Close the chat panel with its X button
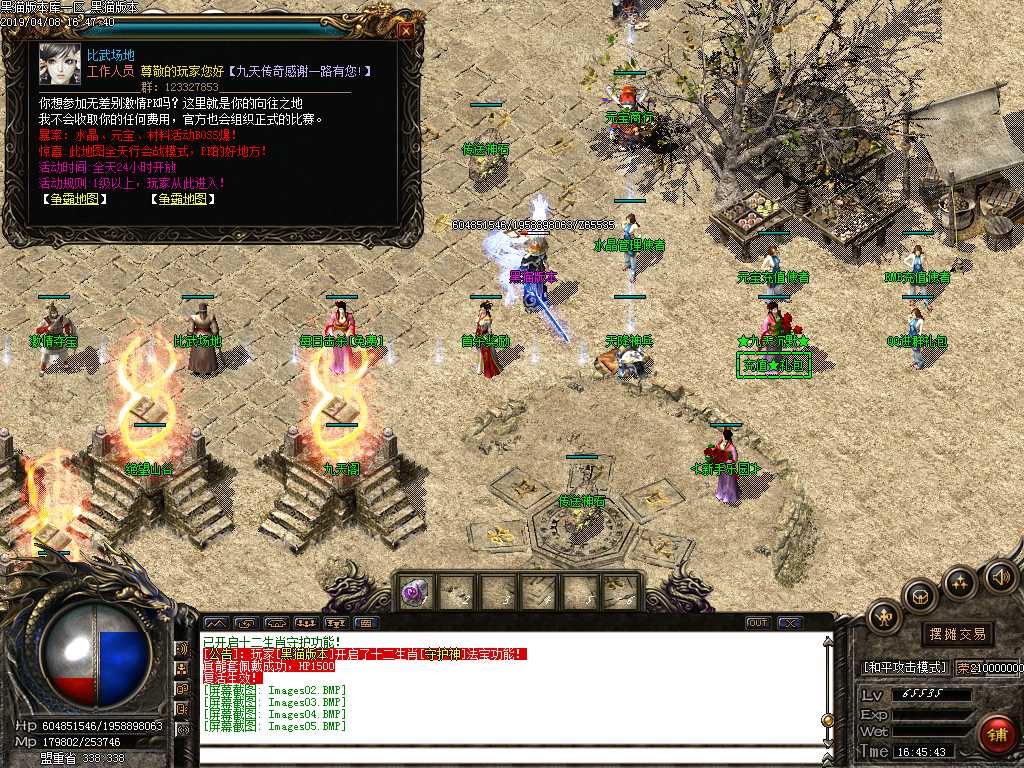This screenshot has width=1024, height=768. pyautogui.click(x=790, y=623)
